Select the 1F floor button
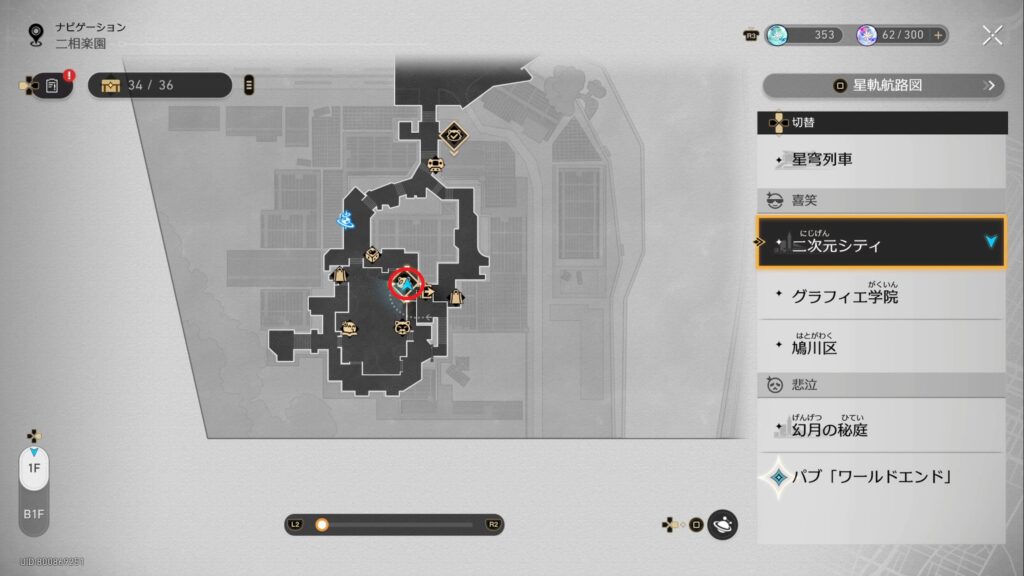This screenshot has width=1024, height=576. (x=34, y=468)
